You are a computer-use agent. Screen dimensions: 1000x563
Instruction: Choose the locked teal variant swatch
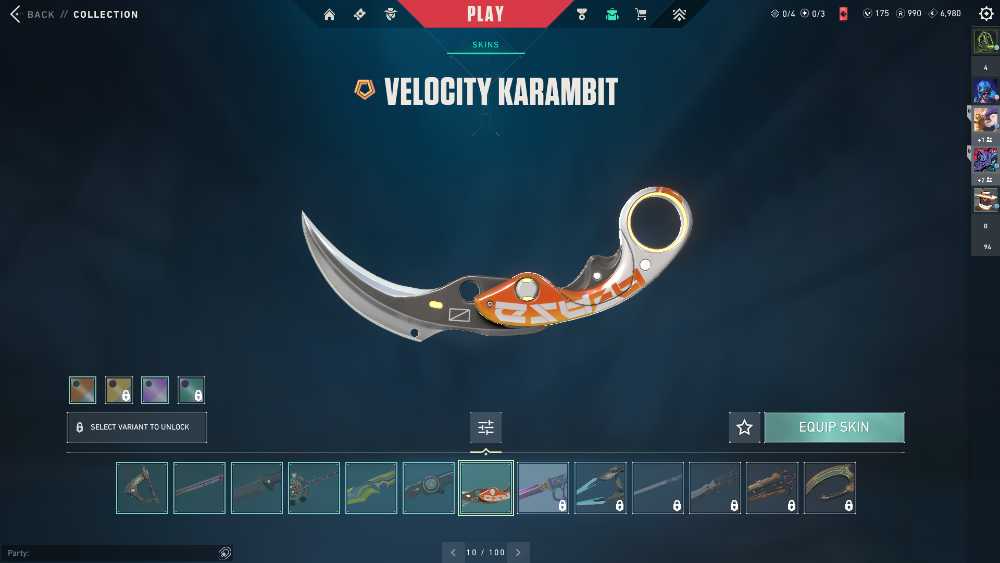tap(191, 390)
